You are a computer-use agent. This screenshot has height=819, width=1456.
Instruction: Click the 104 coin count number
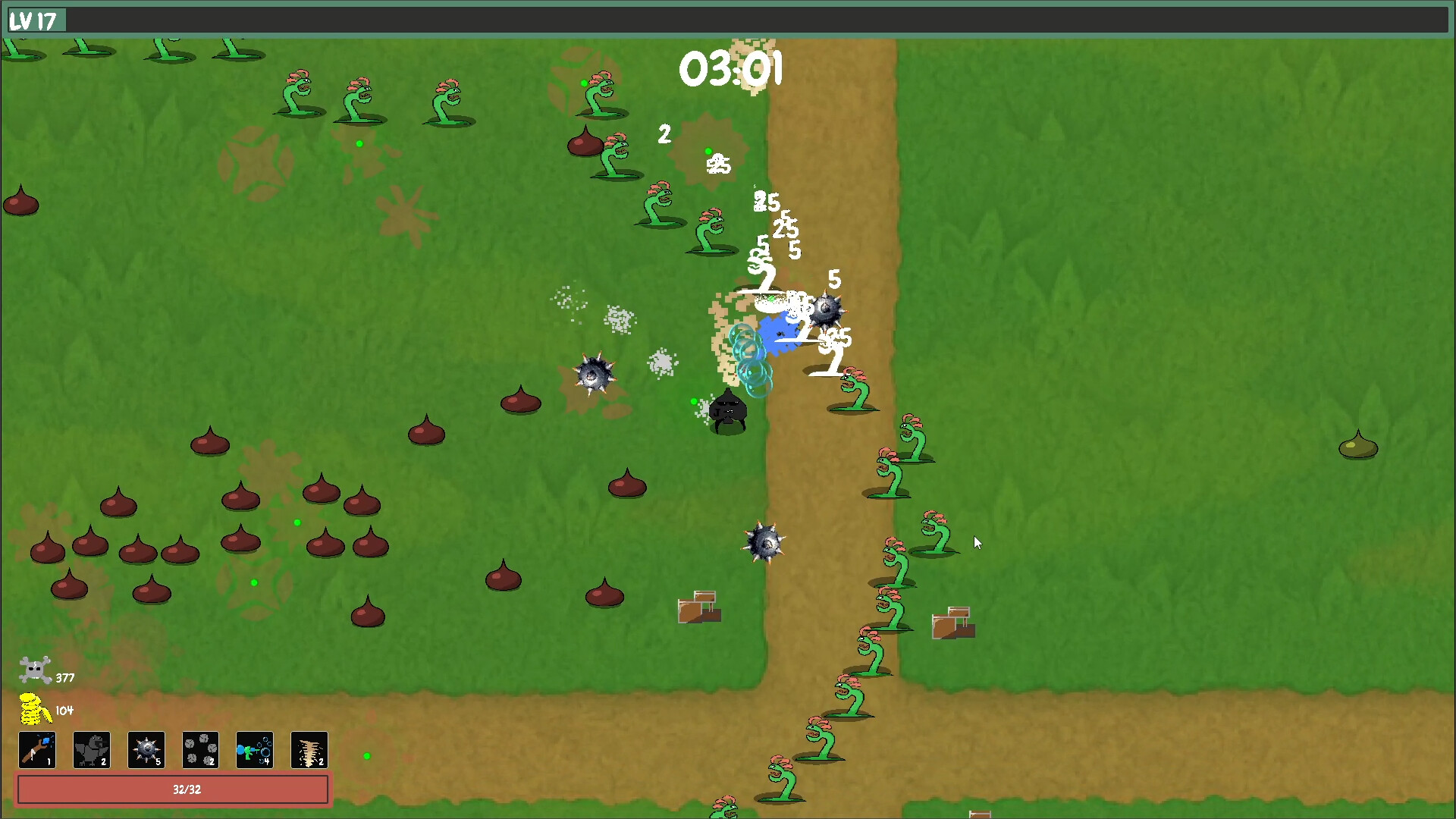click(x=64, y=711)
